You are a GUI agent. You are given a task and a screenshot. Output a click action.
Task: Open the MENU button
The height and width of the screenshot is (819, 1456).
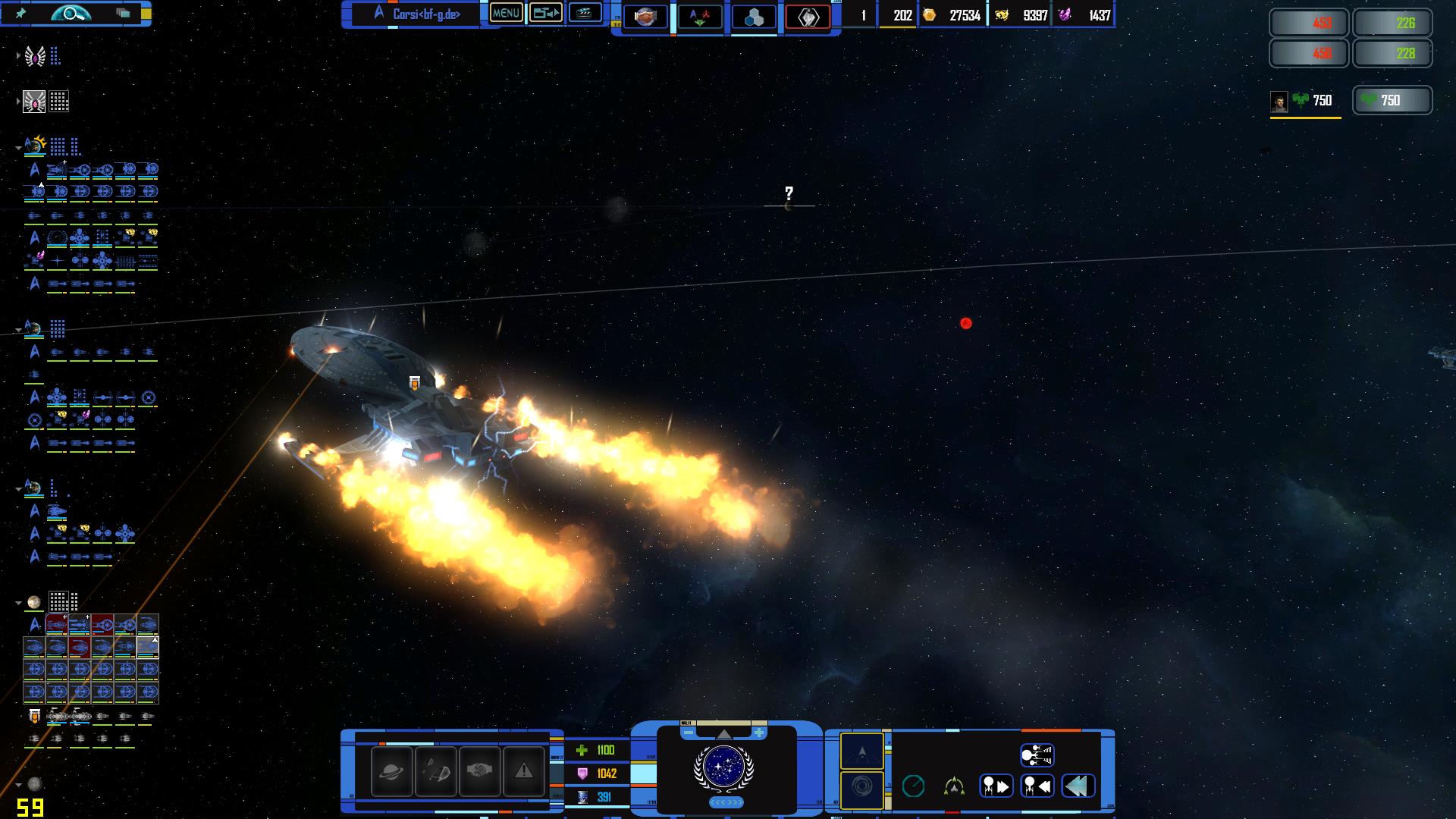[x=506, y=13]
